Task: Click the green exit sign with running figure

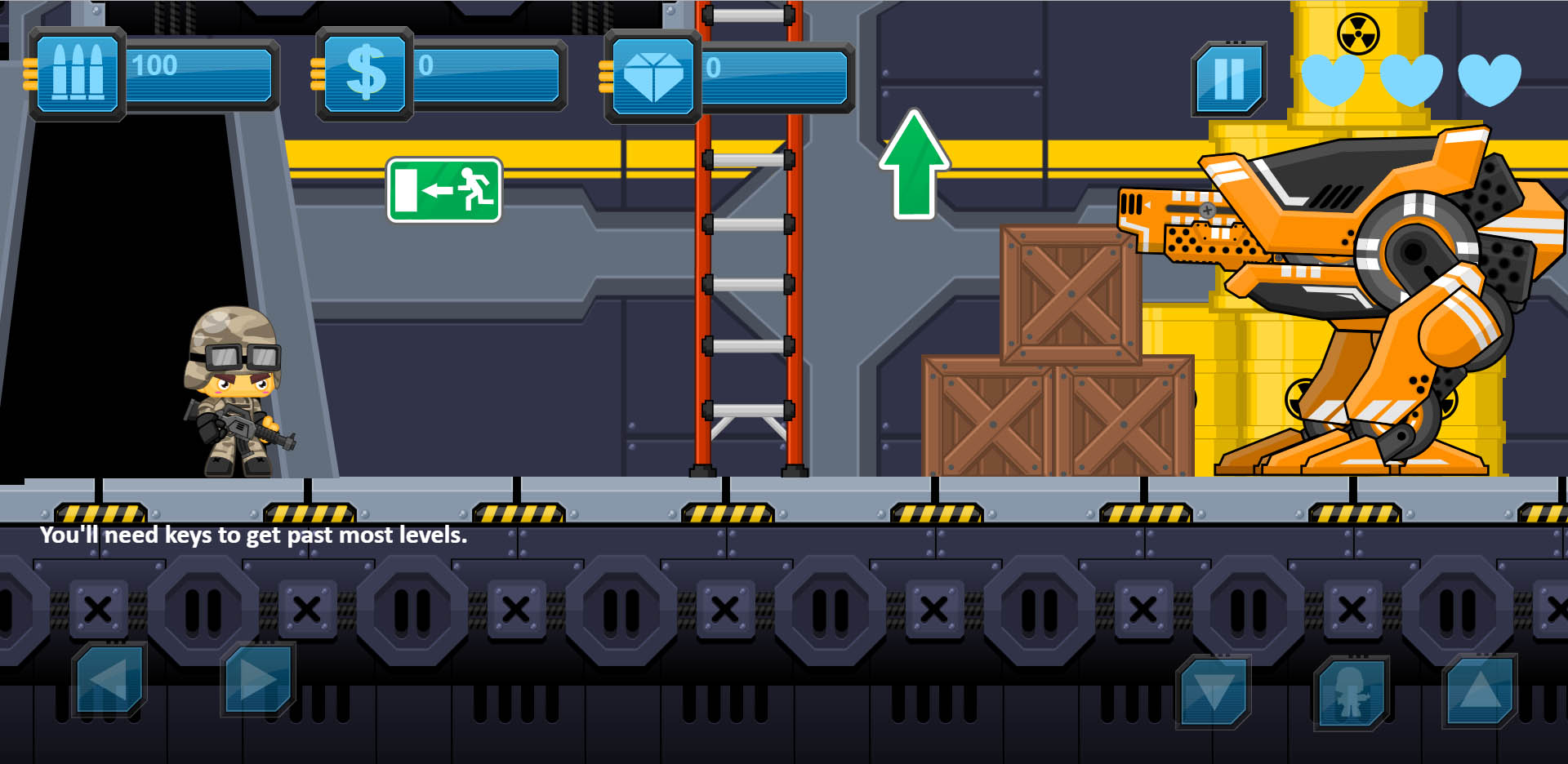Action: point(445,189)
